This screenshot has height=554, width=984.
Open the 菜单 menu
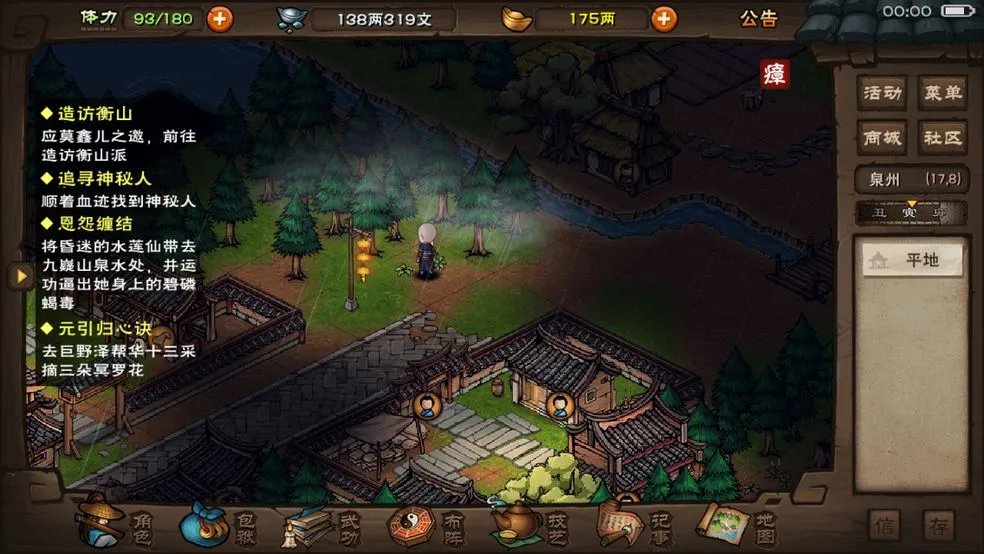(x=942, y=94)
